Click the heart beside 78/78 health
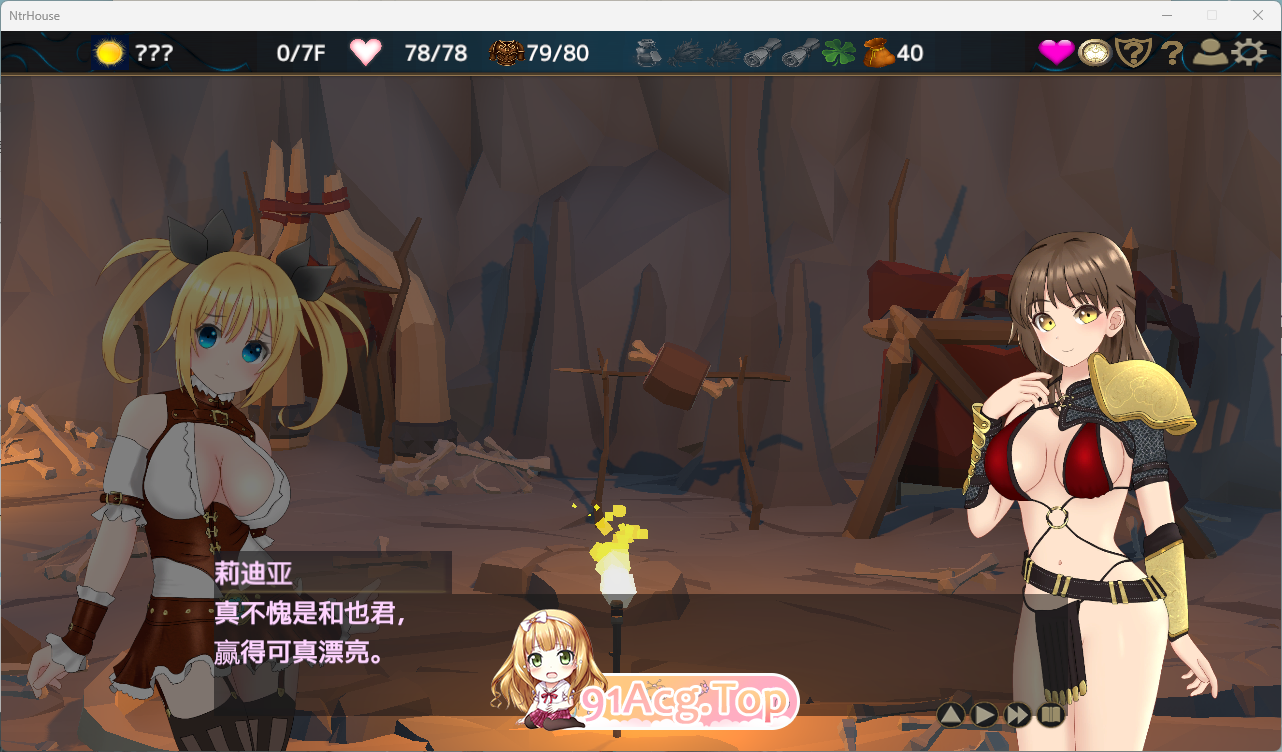This screenshot has width=1282, height=752. [366, 52]
